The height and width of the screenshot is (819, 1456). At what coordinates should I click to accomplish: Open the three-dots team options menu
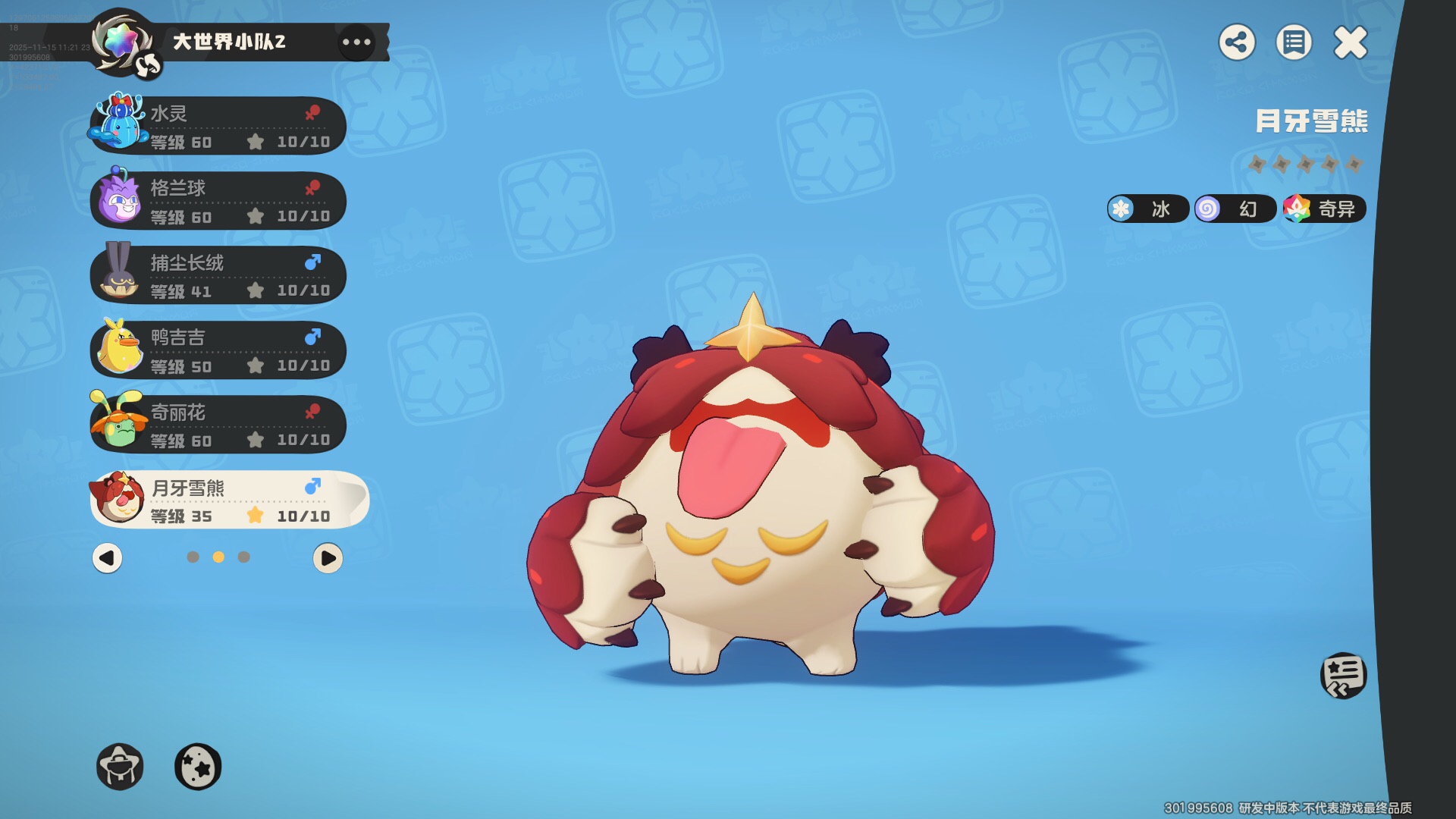pos(356,42)
